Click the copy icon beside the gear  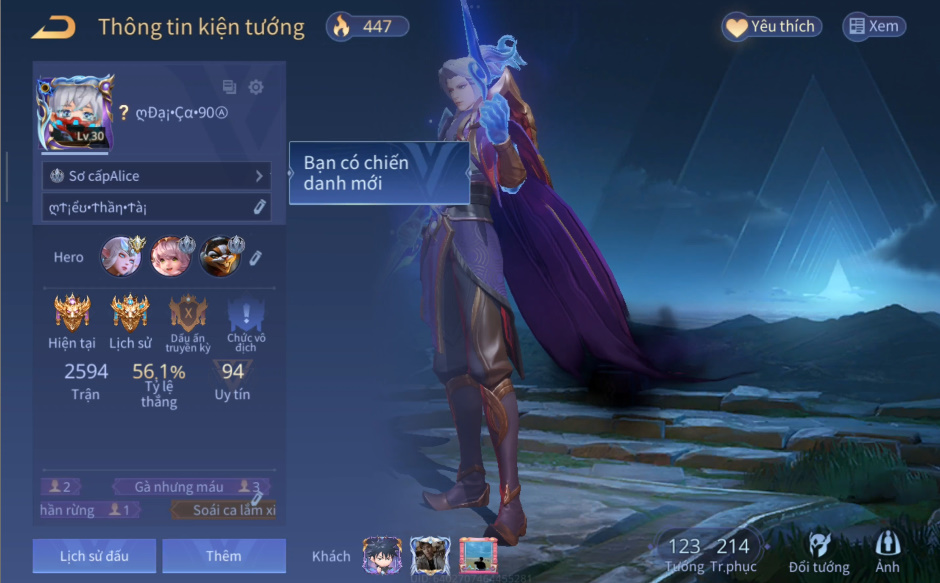[x=230, y=87]
